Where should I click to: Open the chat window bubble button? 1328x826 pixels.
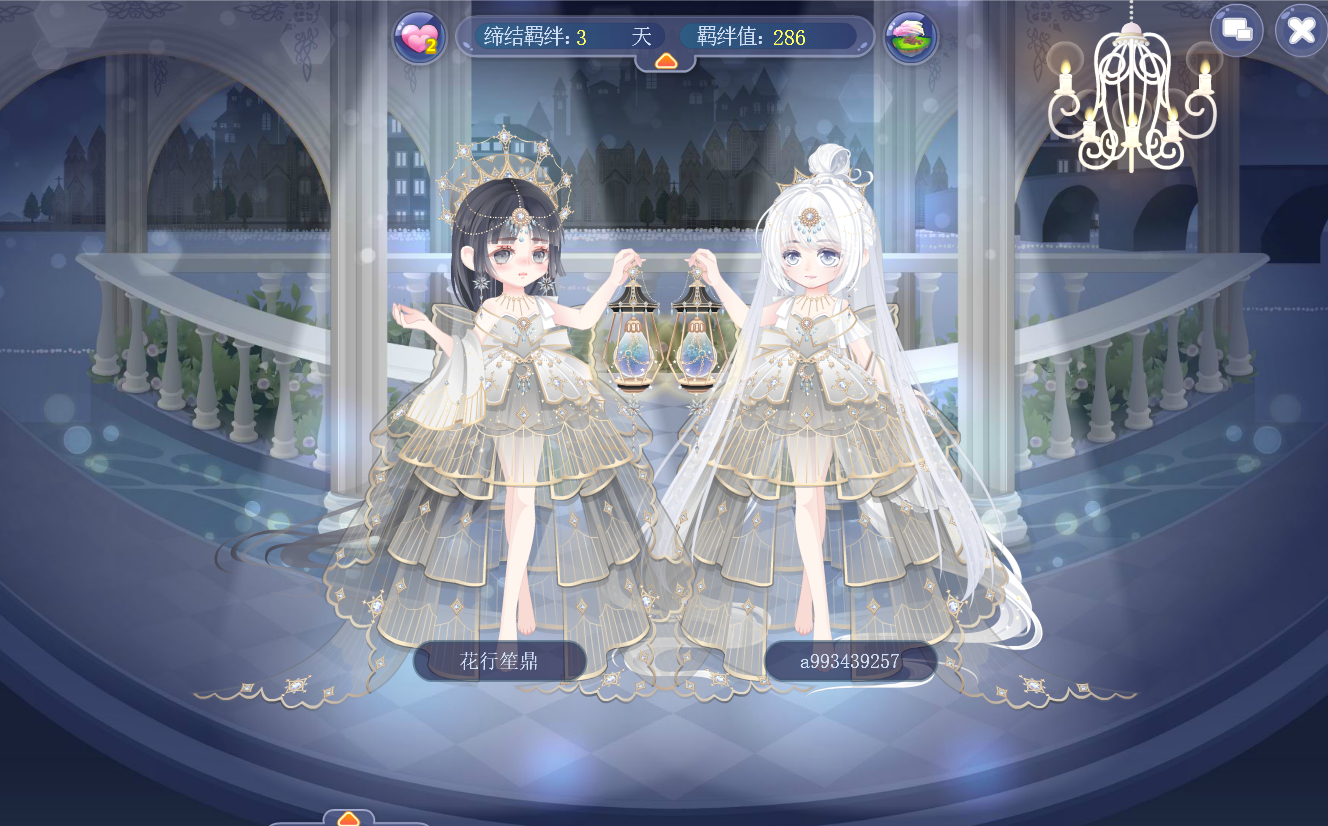point(1237,31)
